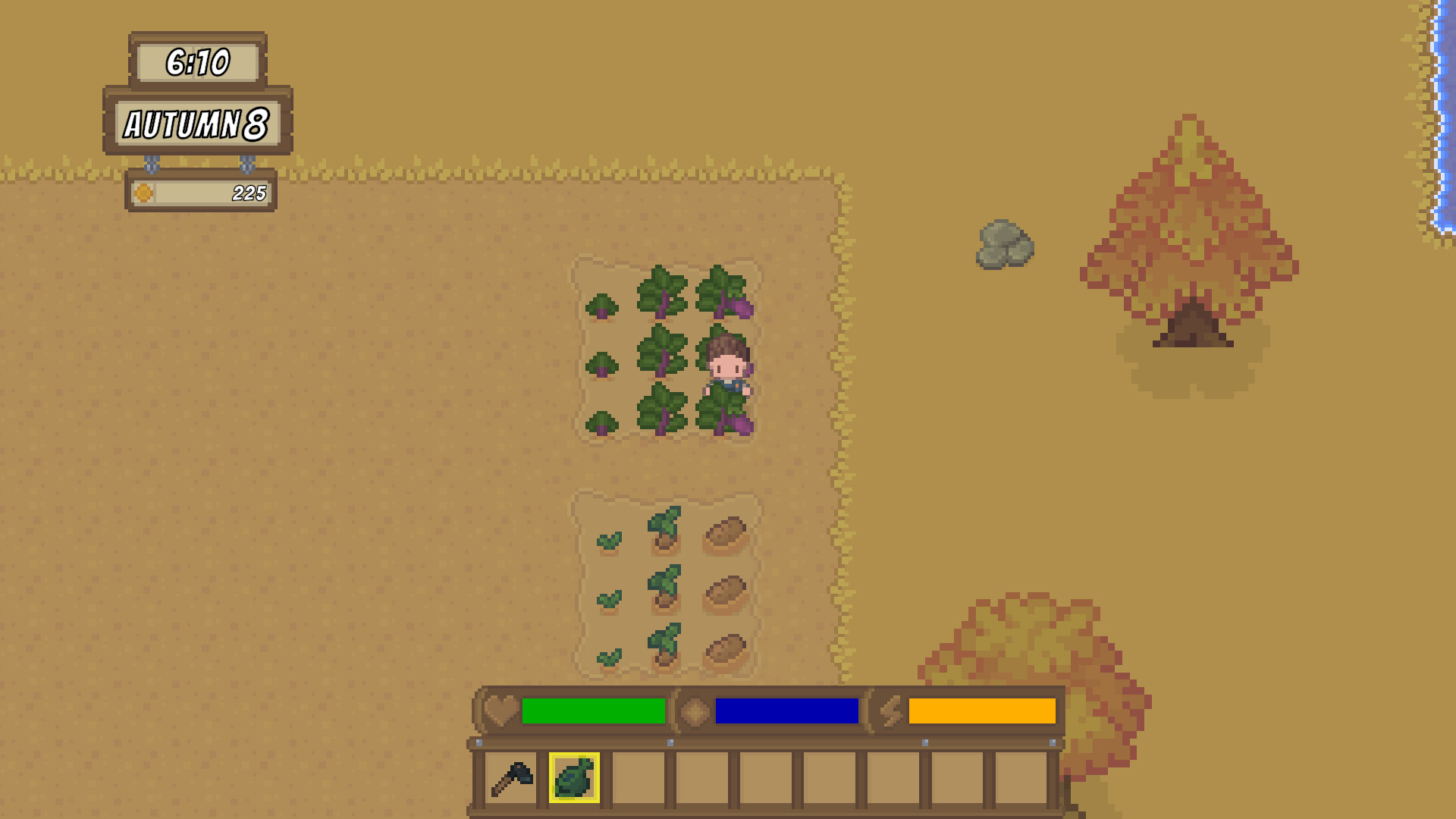1456x819 pixels.
Task: Click the green health bar
Action: point(595,711)
